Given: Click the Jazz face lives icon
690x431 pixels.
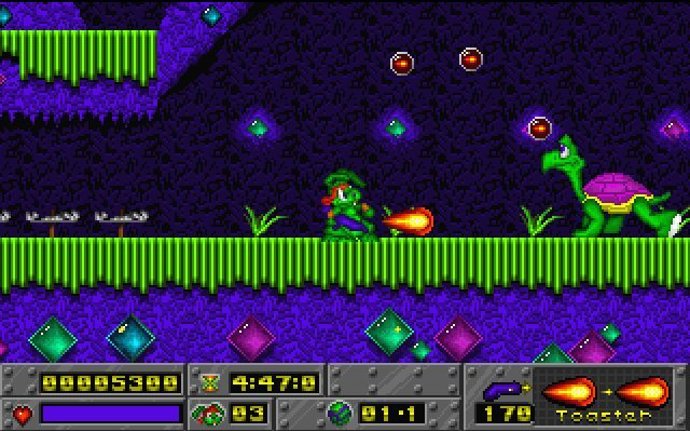Looking at the screenshot, I should [x=211, y=413].
